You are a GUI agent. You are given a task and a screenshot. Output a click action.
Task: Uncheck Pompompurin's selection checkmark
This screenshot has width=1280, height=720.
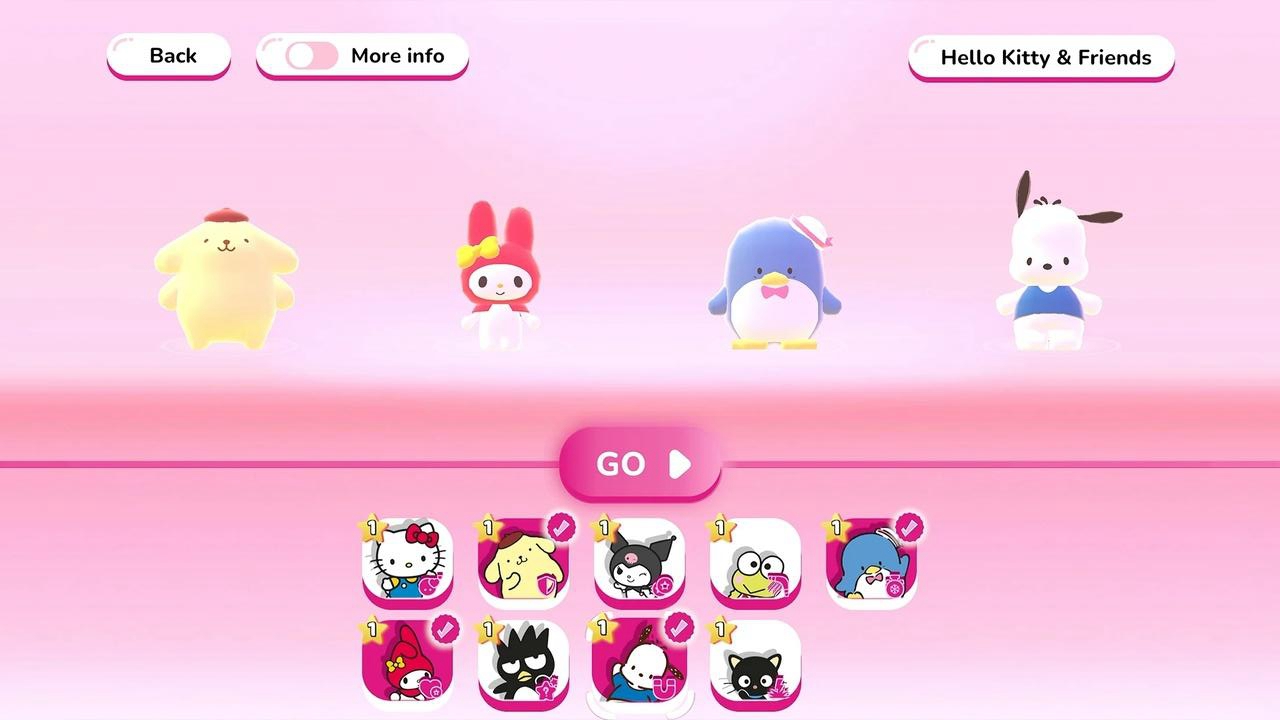(x=560, y=525)
